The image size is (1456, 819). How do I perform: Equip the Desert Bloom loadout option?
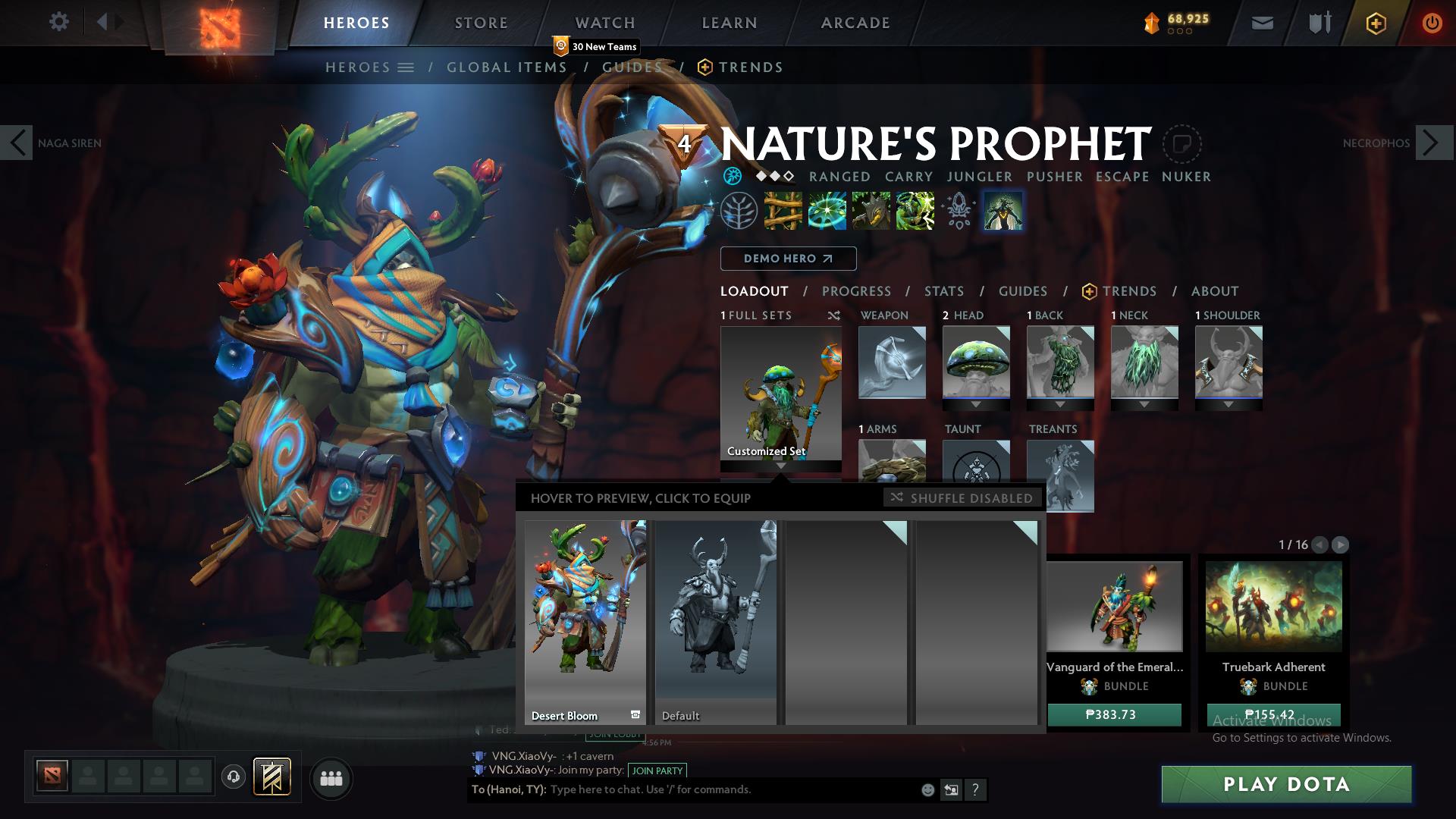pos(585,618)
